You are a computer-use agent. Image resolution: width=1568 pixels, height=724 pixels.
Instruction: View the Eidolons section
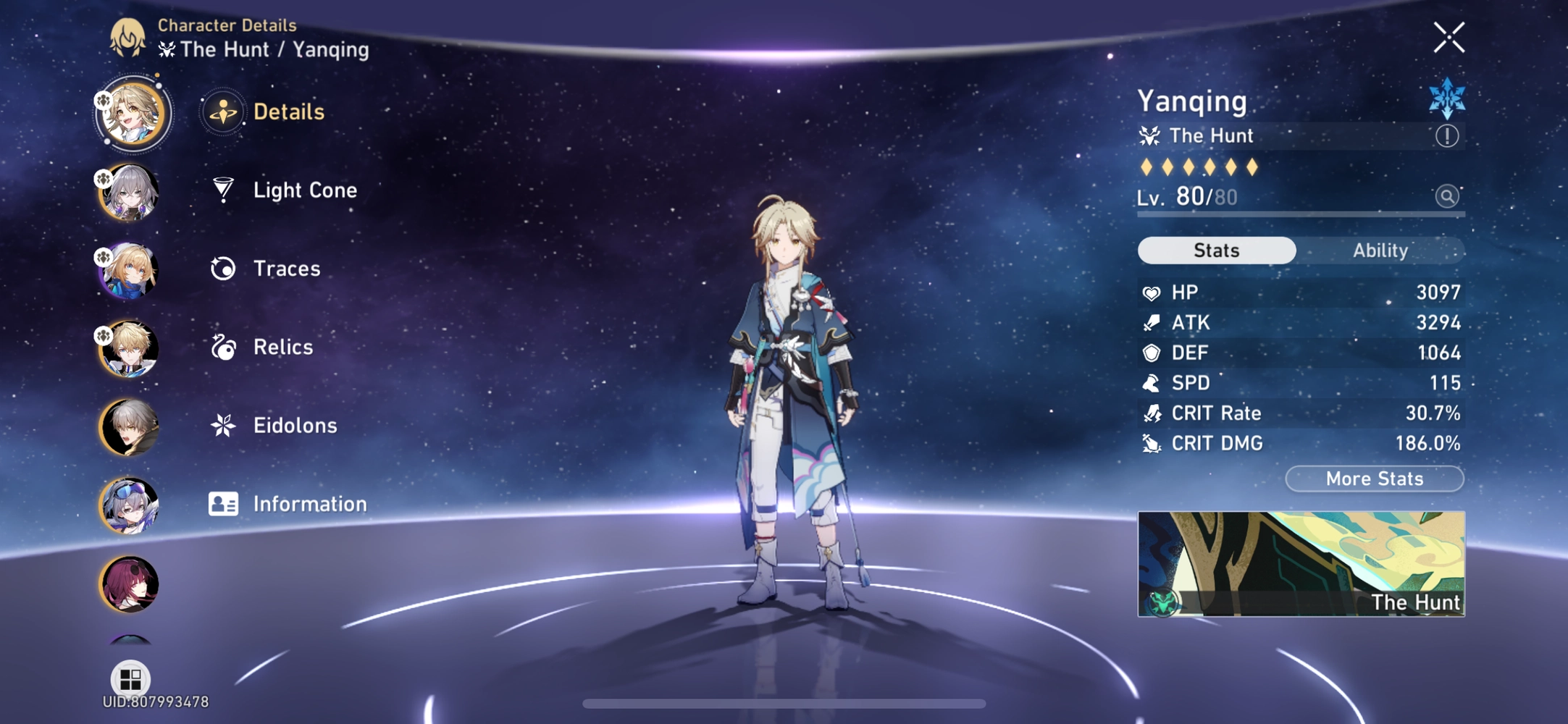click(293, 426)
